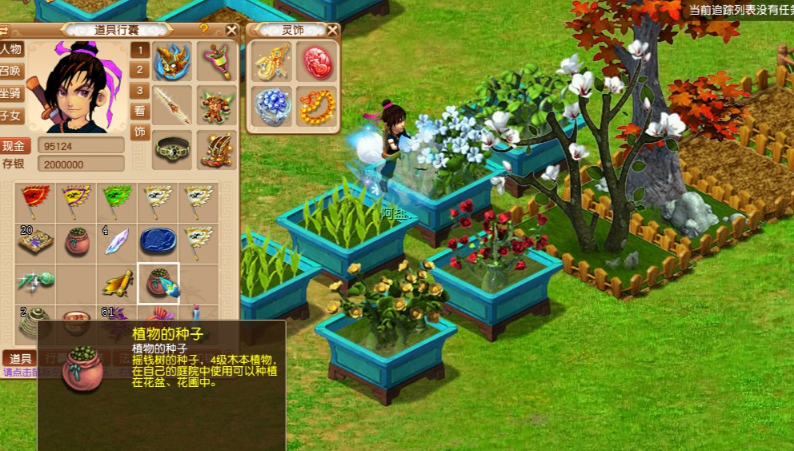794x451 pixels.
Task: Select the blue gem ring 灵饰
Action: (272, 105)
